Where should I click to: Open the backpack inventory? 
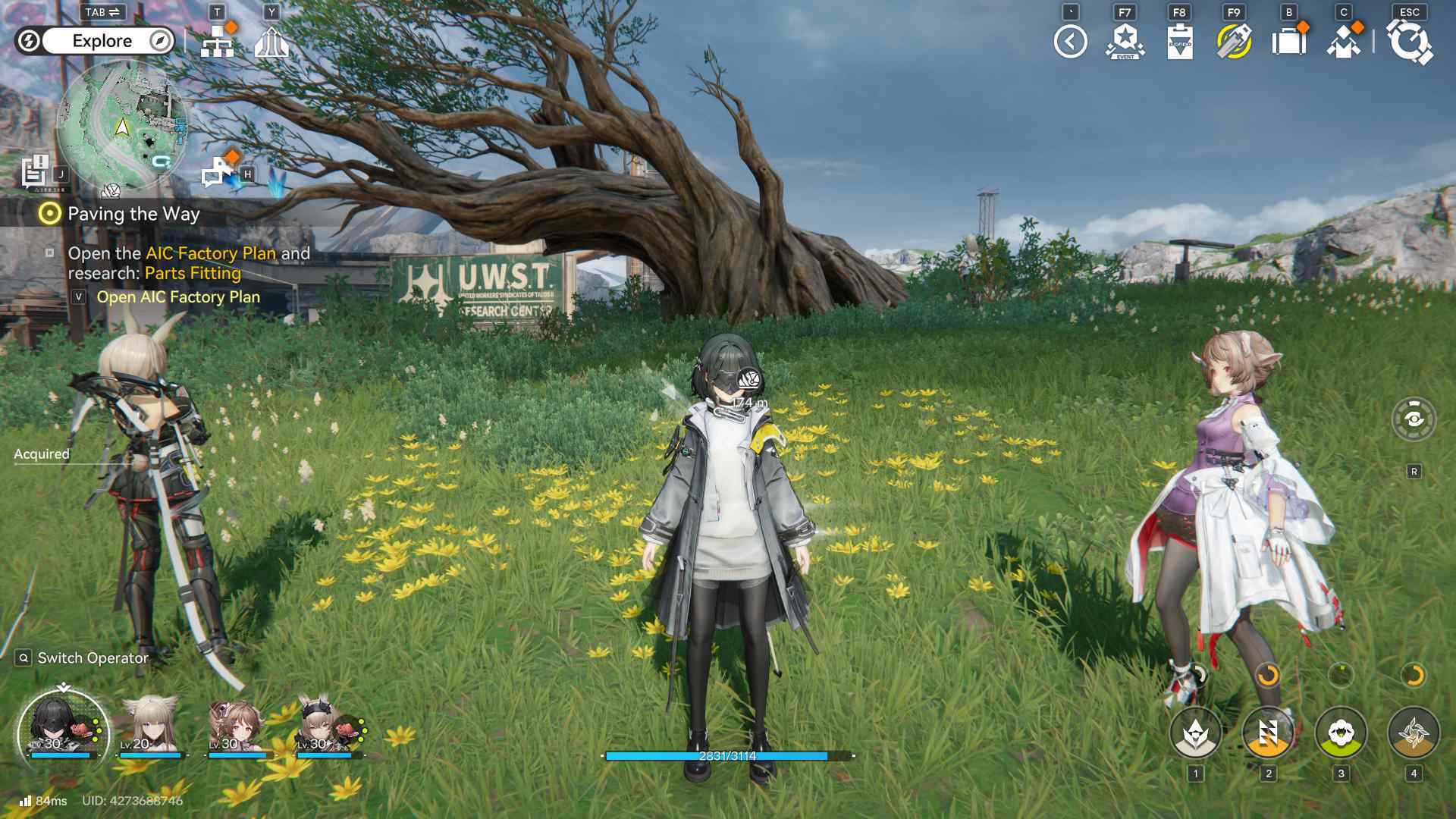1288,42
